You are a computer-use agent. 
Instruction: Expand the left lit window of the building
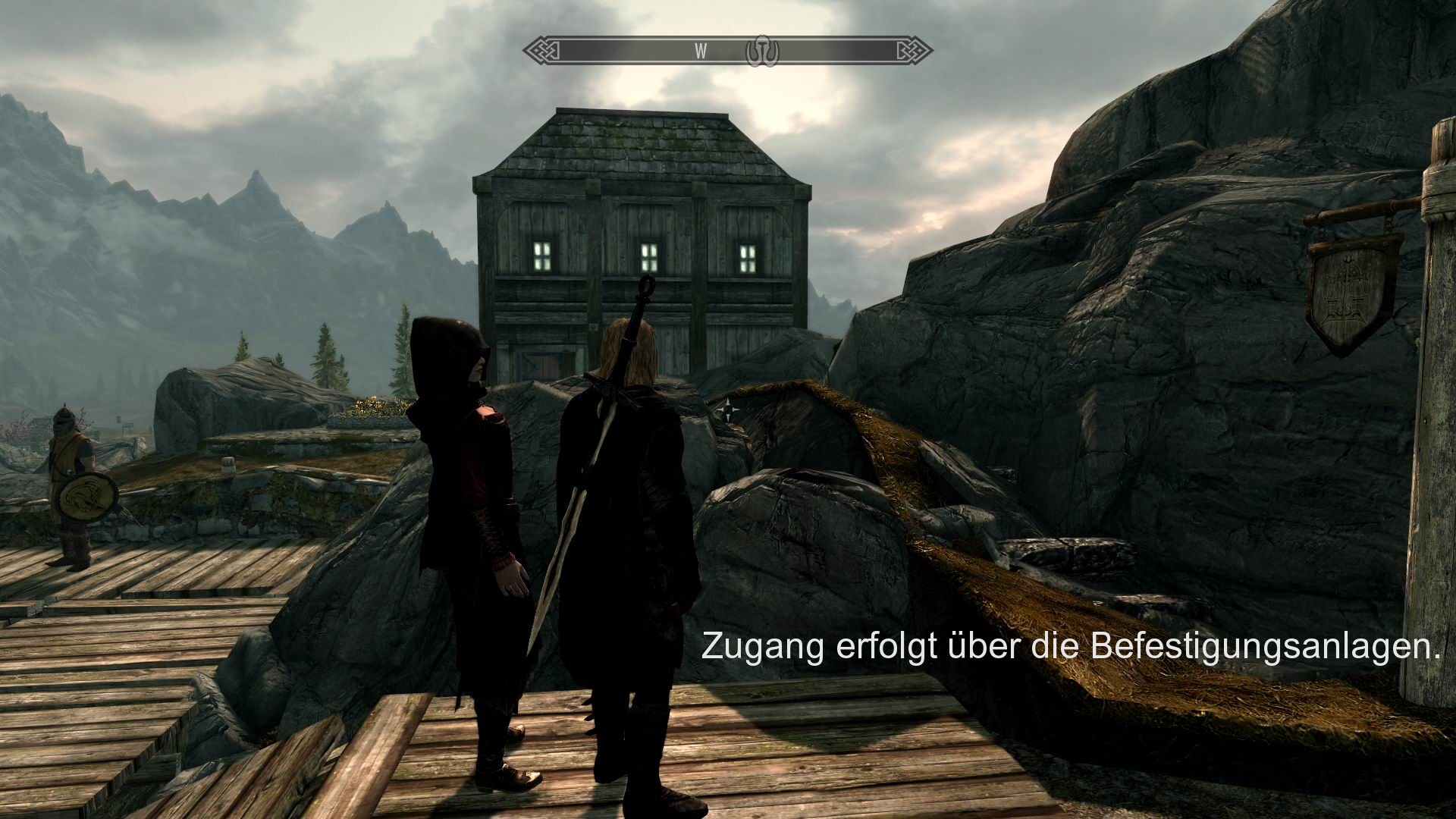click(x=542, y=254)
